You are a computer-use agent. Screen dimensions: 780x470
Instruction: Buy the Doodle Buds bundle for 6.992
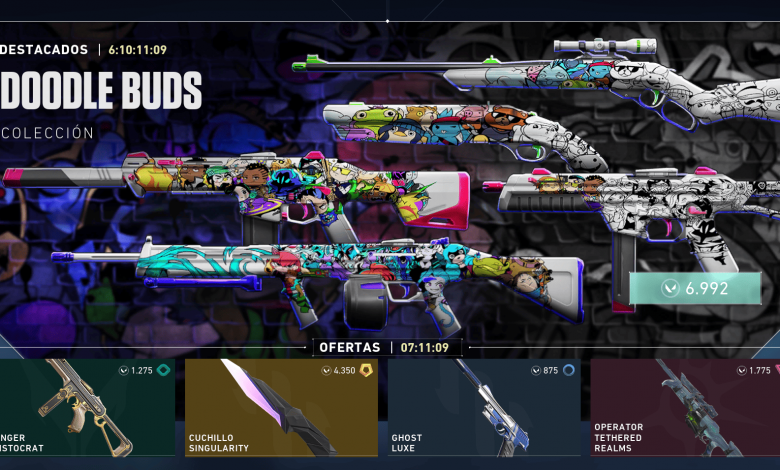695,288
